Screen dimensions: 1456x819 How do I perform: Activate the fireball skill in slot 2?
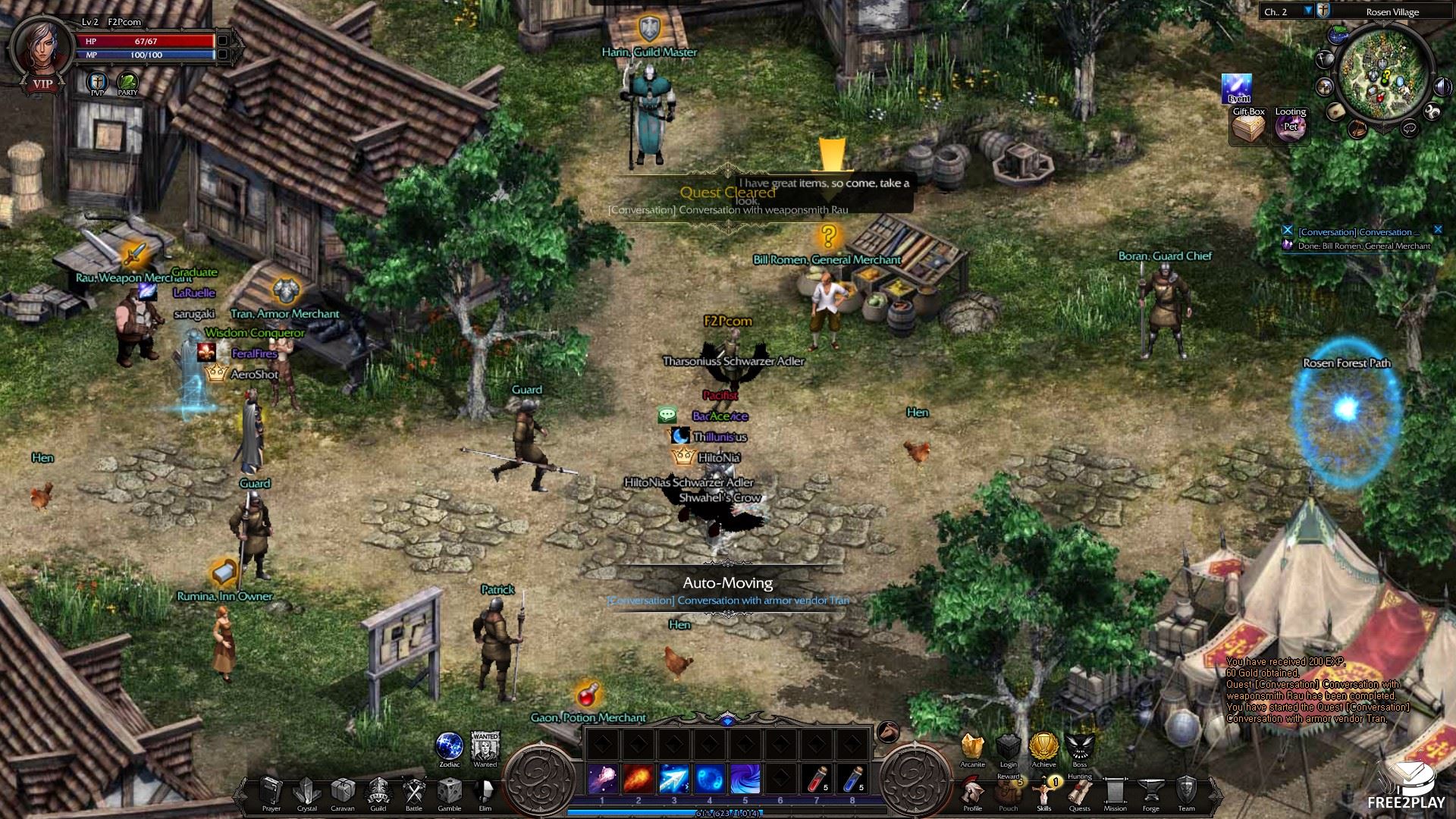point(638,780)
